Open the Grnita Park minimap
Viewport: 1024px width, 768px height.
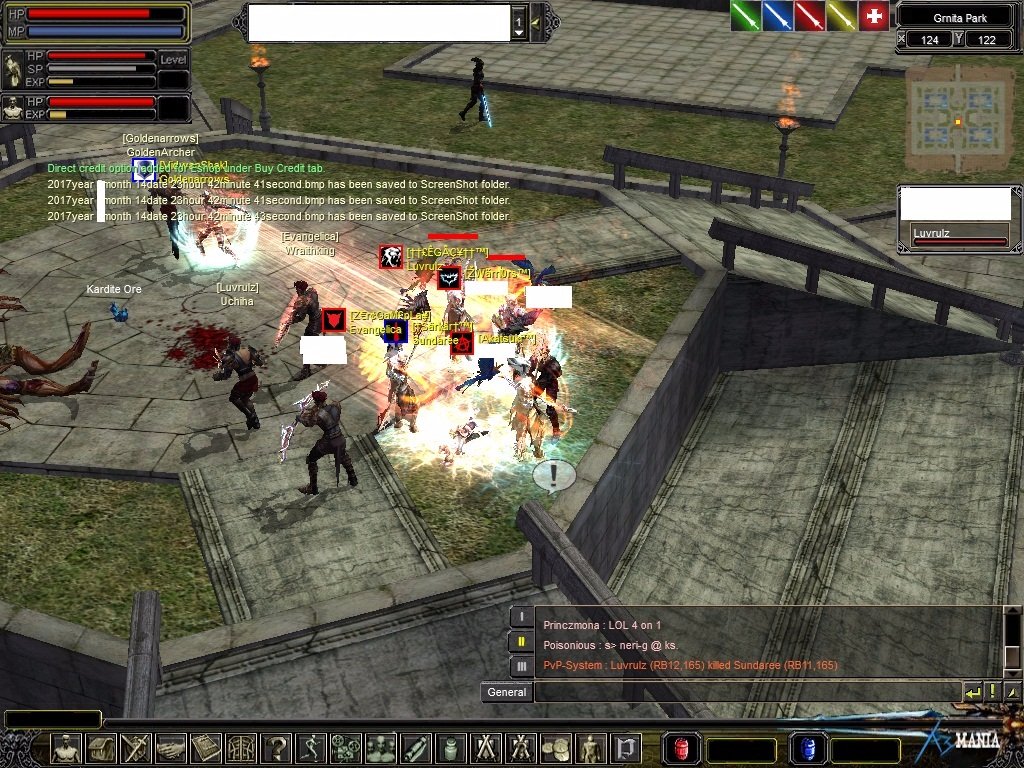[959, 121]
